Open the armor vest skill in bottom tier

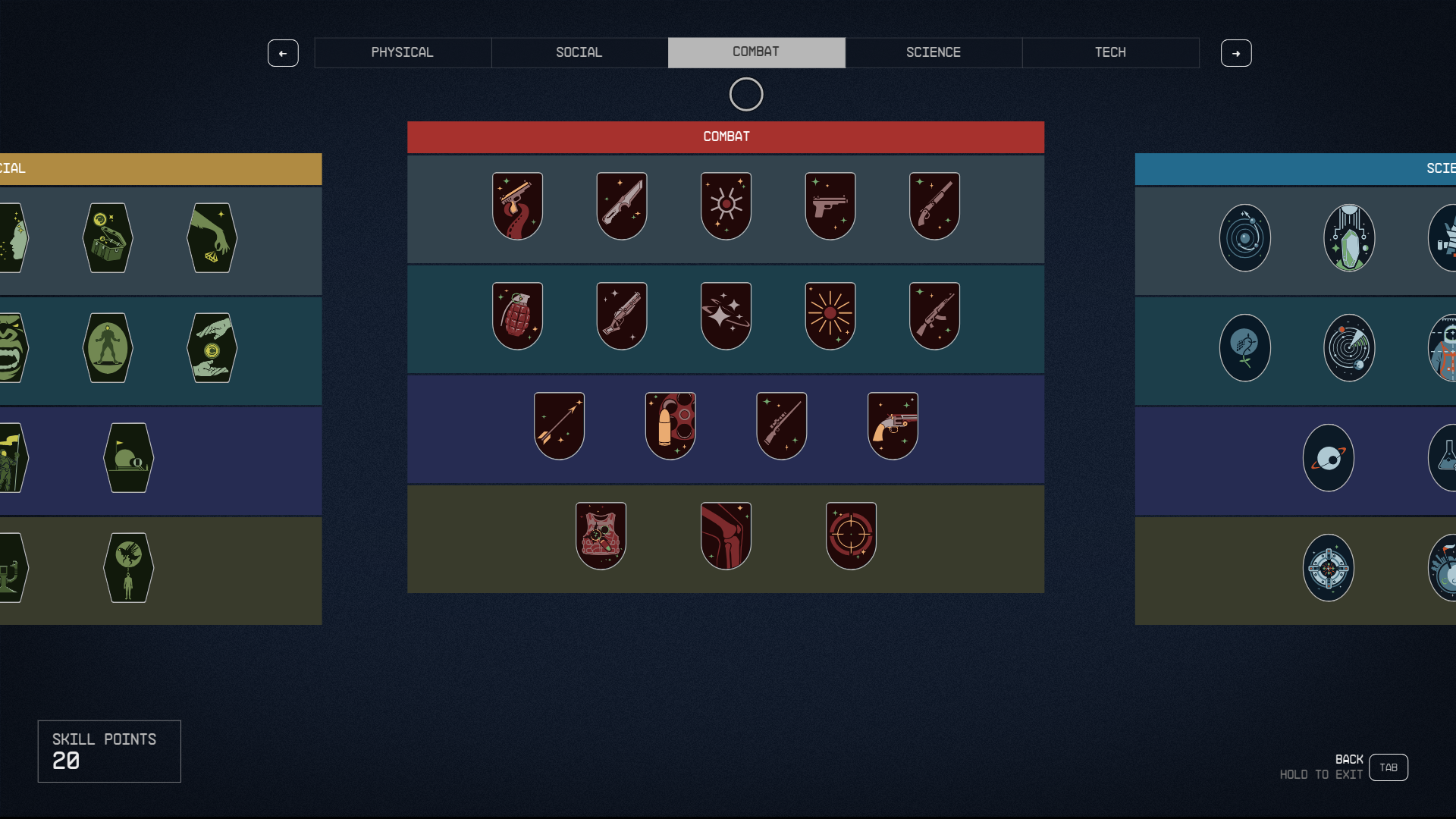[601, 535]
